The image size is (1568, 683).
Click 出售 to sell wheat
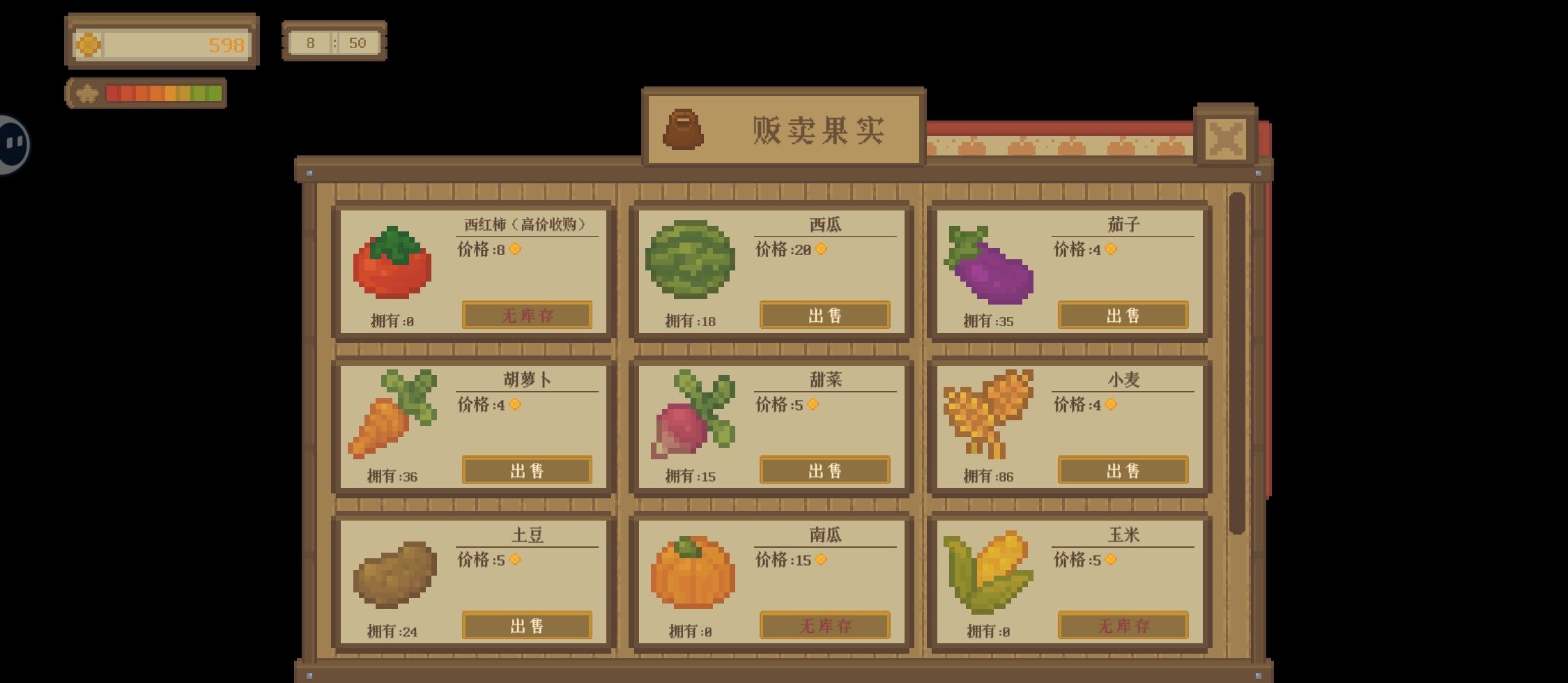1123,470
